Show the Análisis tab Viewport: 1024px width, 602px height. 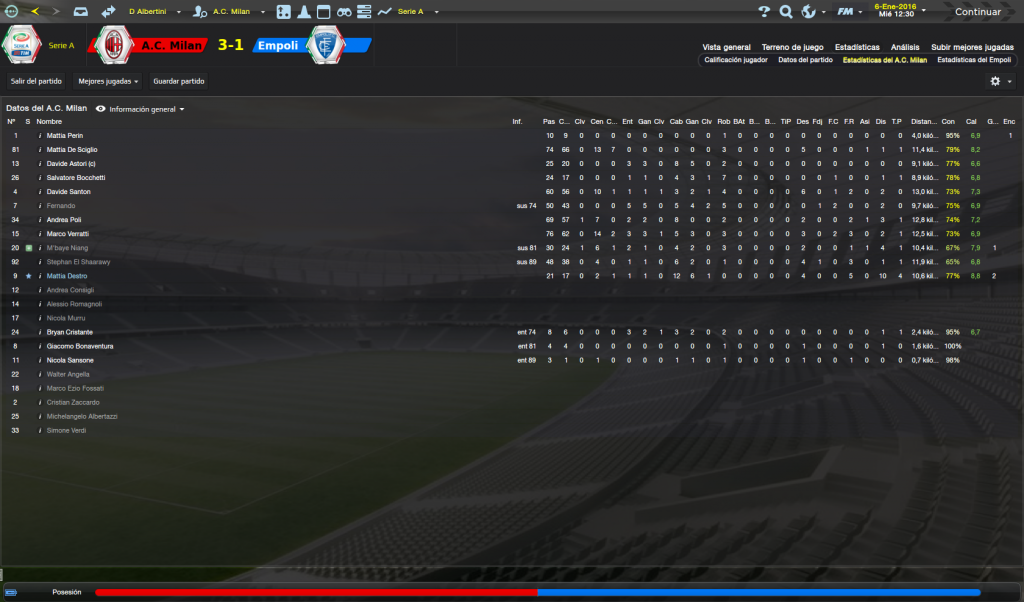[905, 47]
